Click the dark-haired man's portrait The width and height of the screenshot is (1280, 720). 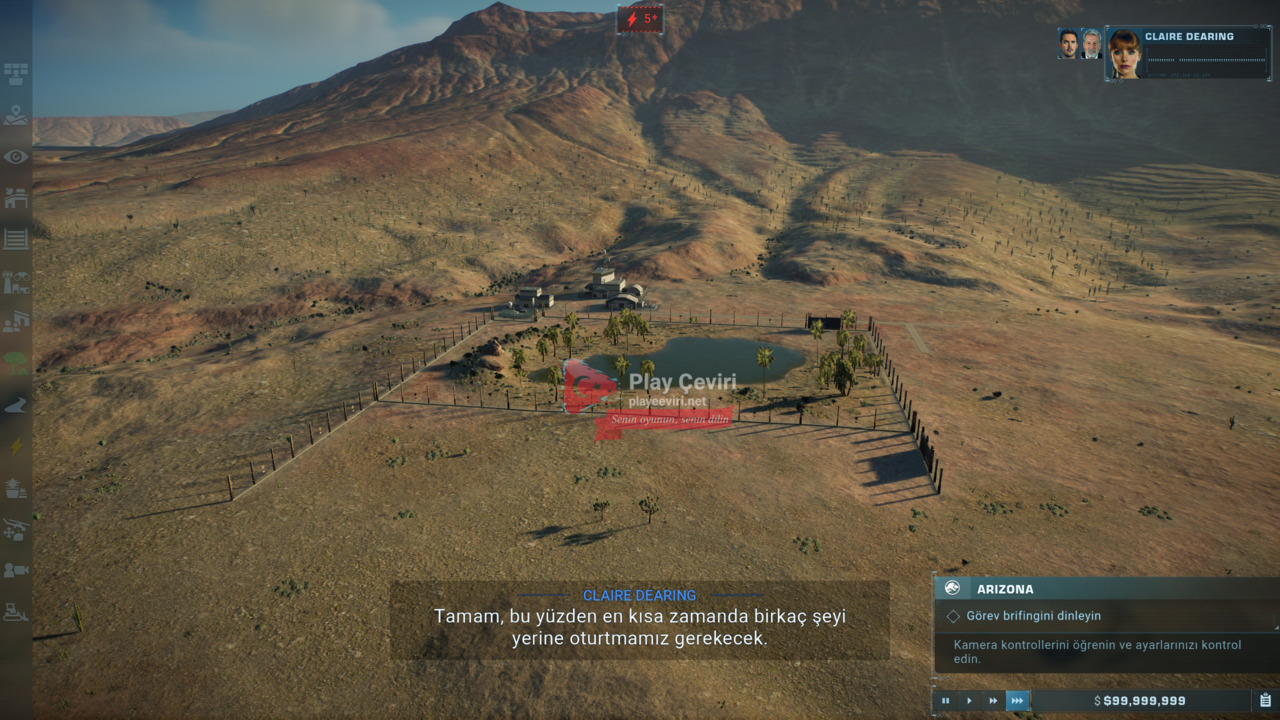pyautogui.click(x=1069, y=44)
